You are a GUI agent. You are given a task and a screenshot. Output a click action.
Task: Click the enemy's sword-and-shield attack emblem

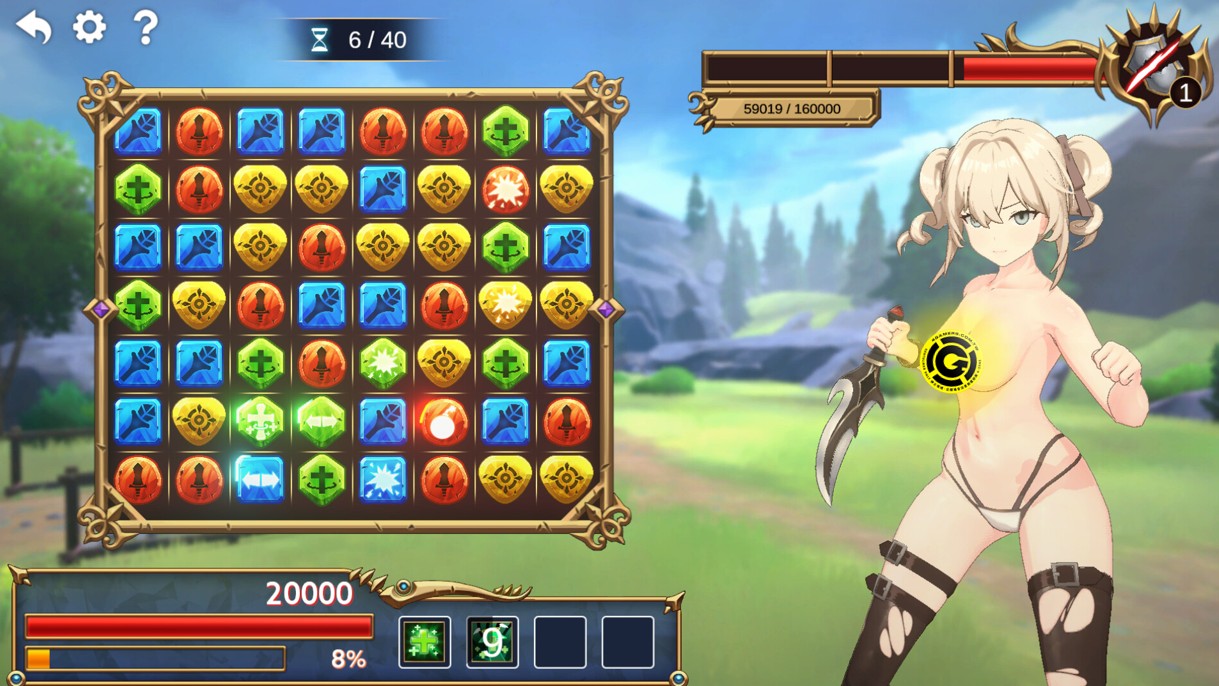[x=1150, y=65]
